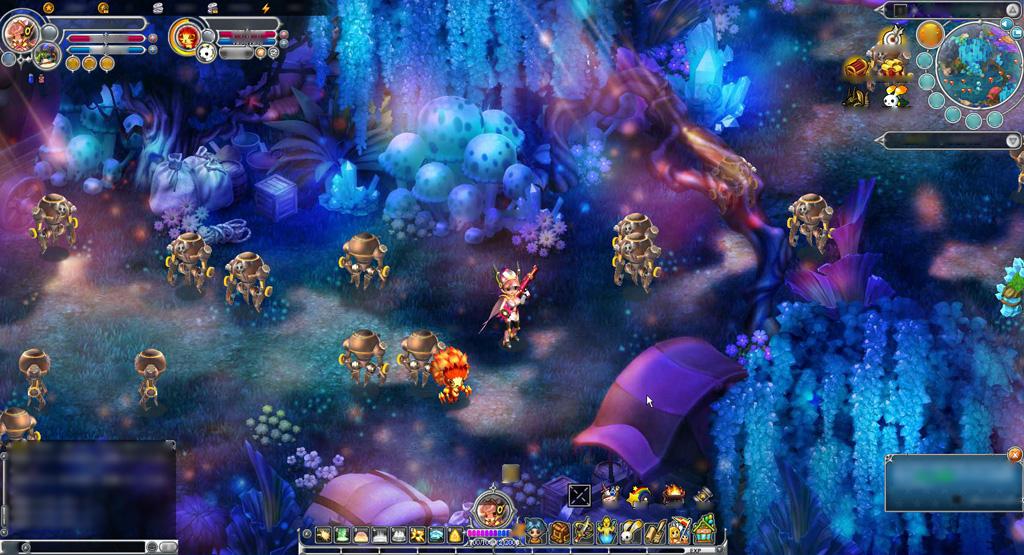The image size is (1024, 555).
Task: Use the yellow triangle skill slot
Action: click(455, 536)
